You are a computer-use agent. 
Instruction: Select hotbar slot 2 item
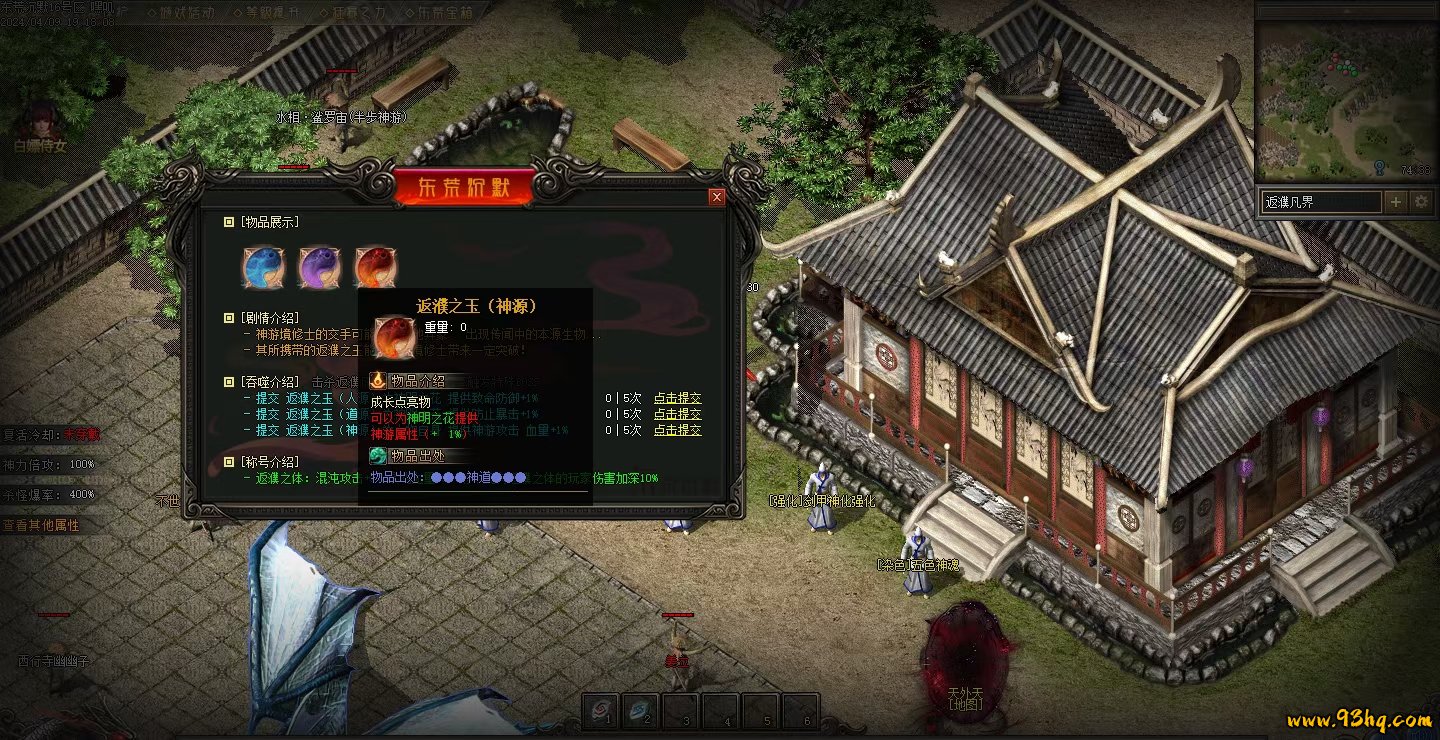point(641,710)
